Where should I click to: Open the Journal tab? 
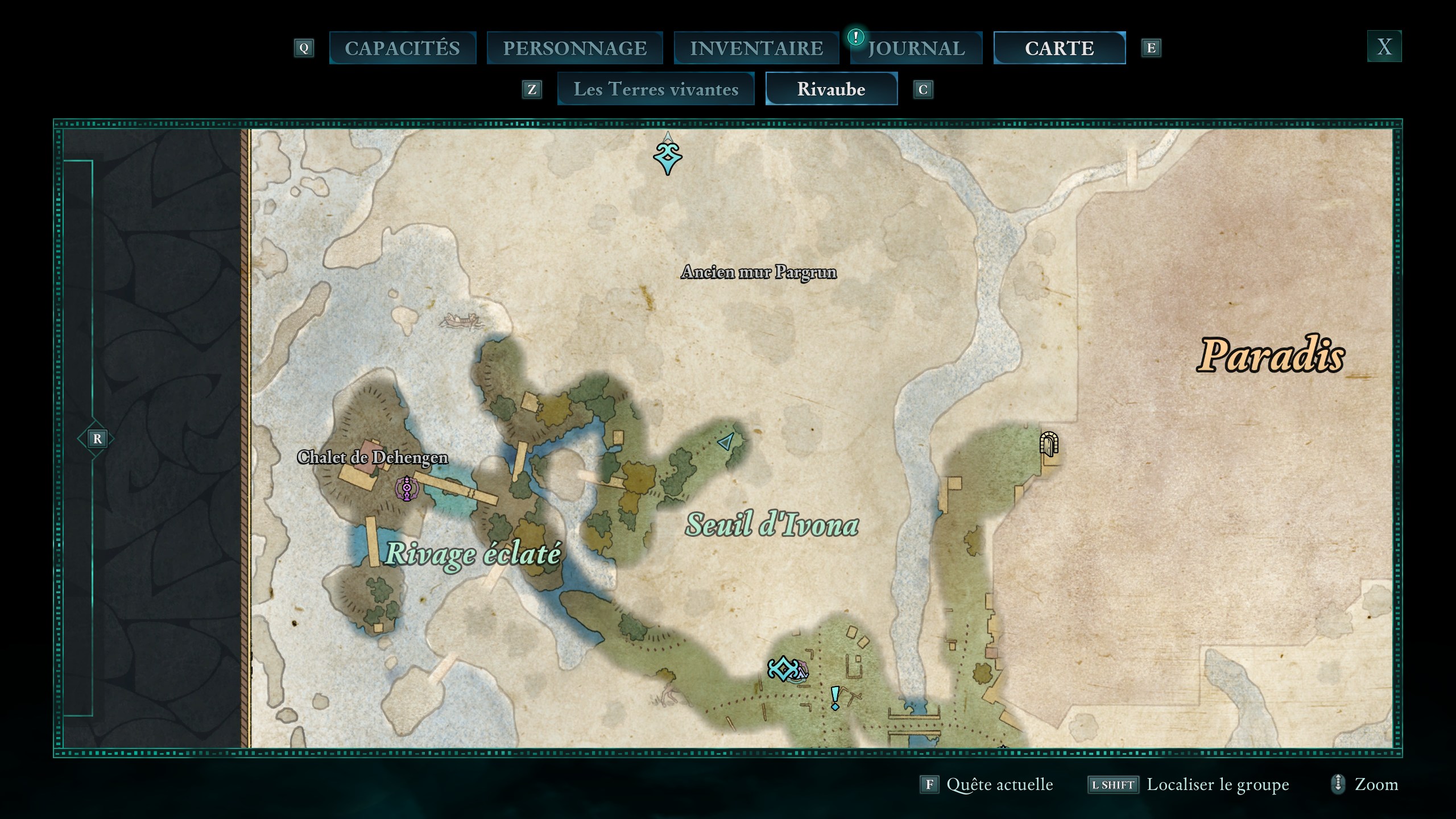coord(916,48)
